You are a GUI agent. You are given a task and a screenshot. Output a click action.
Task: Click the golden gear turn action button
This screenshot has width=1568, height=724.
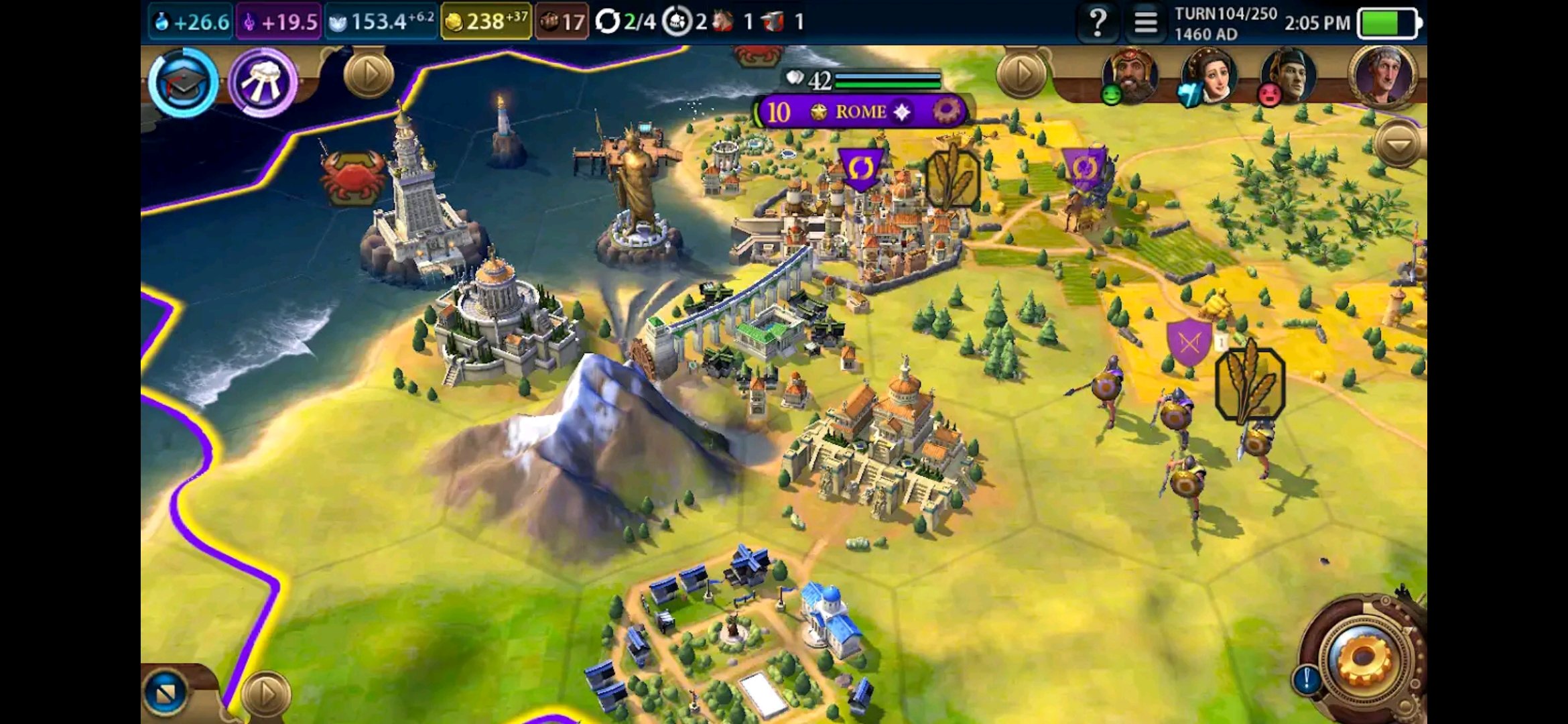[x=1364, y=660]
